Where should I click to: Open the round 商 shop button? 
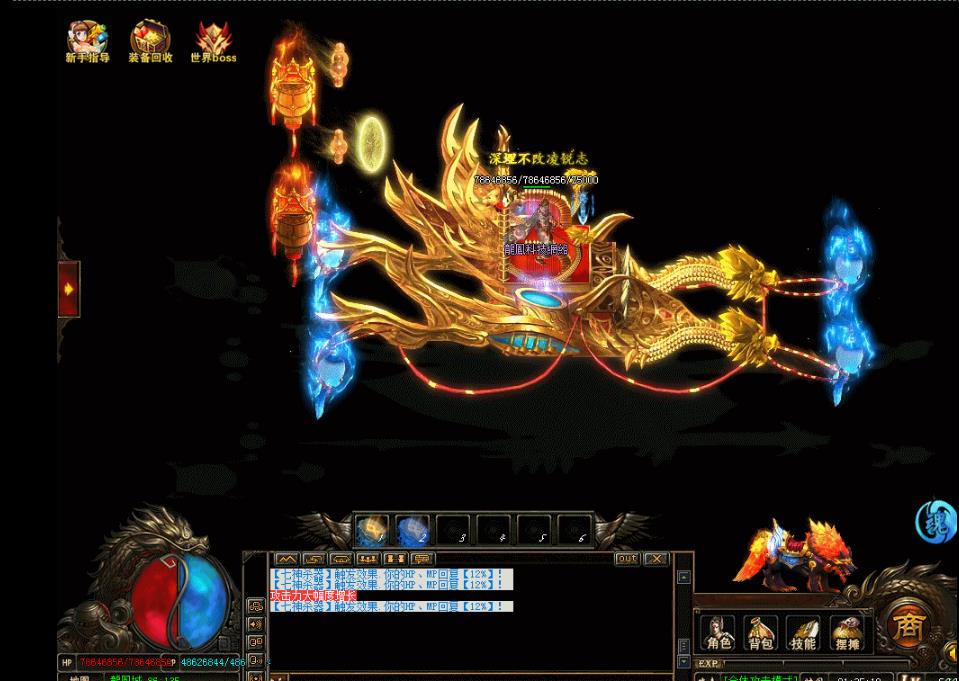(x=908, y=627)
